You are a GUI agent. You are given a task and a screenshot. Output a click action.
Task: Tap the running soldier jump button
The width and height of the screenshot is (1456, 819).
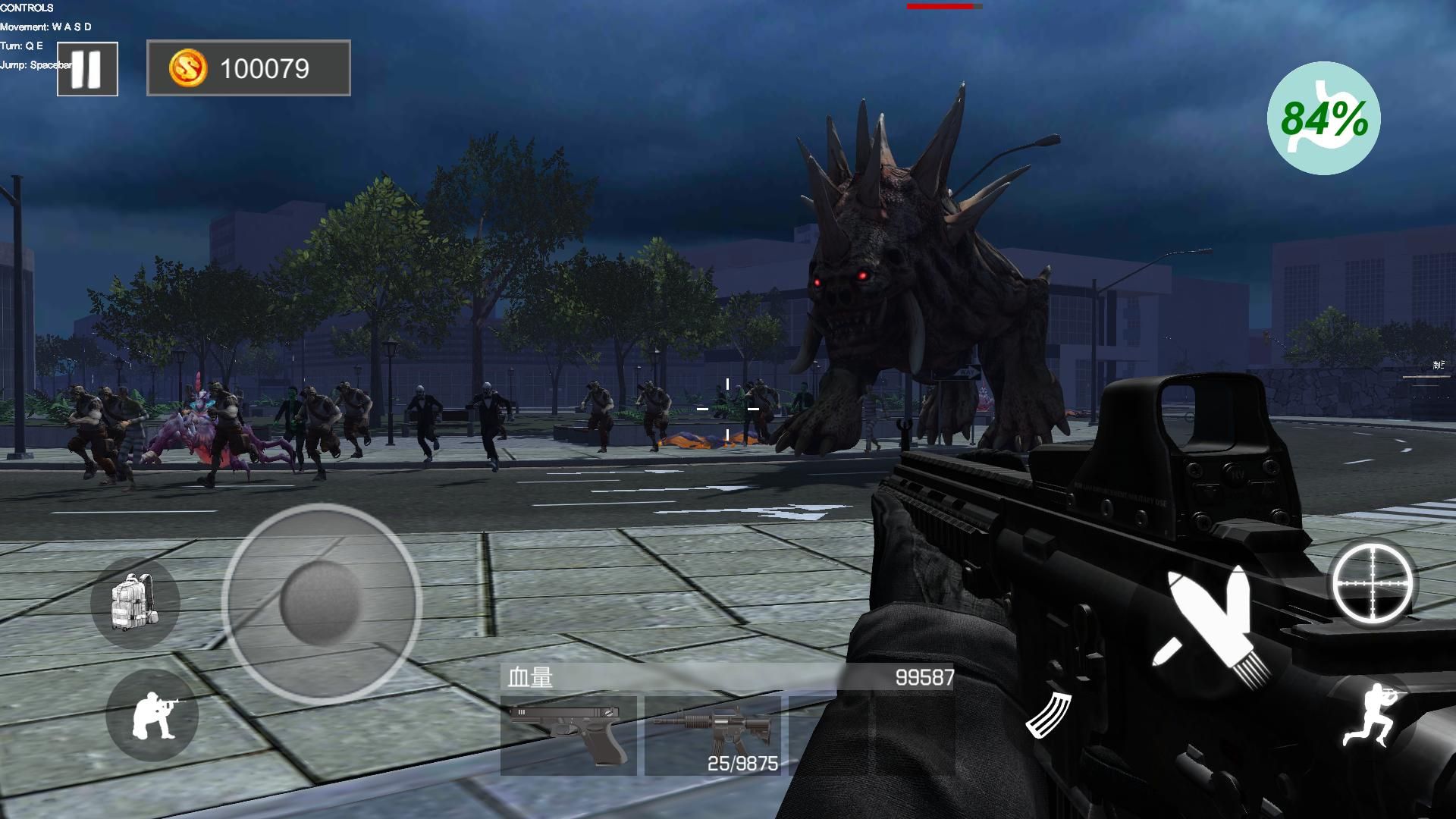1372,716
